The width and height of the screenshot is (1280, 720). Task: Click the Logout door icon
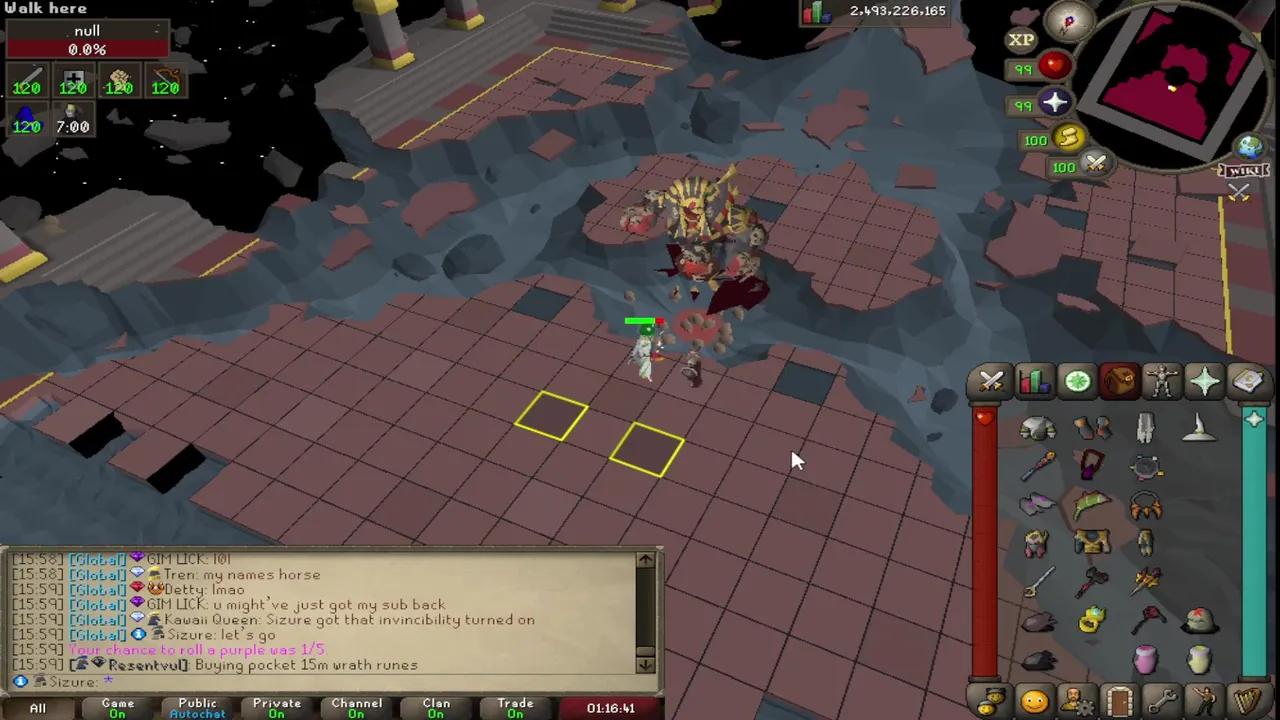pos(1119,701)
